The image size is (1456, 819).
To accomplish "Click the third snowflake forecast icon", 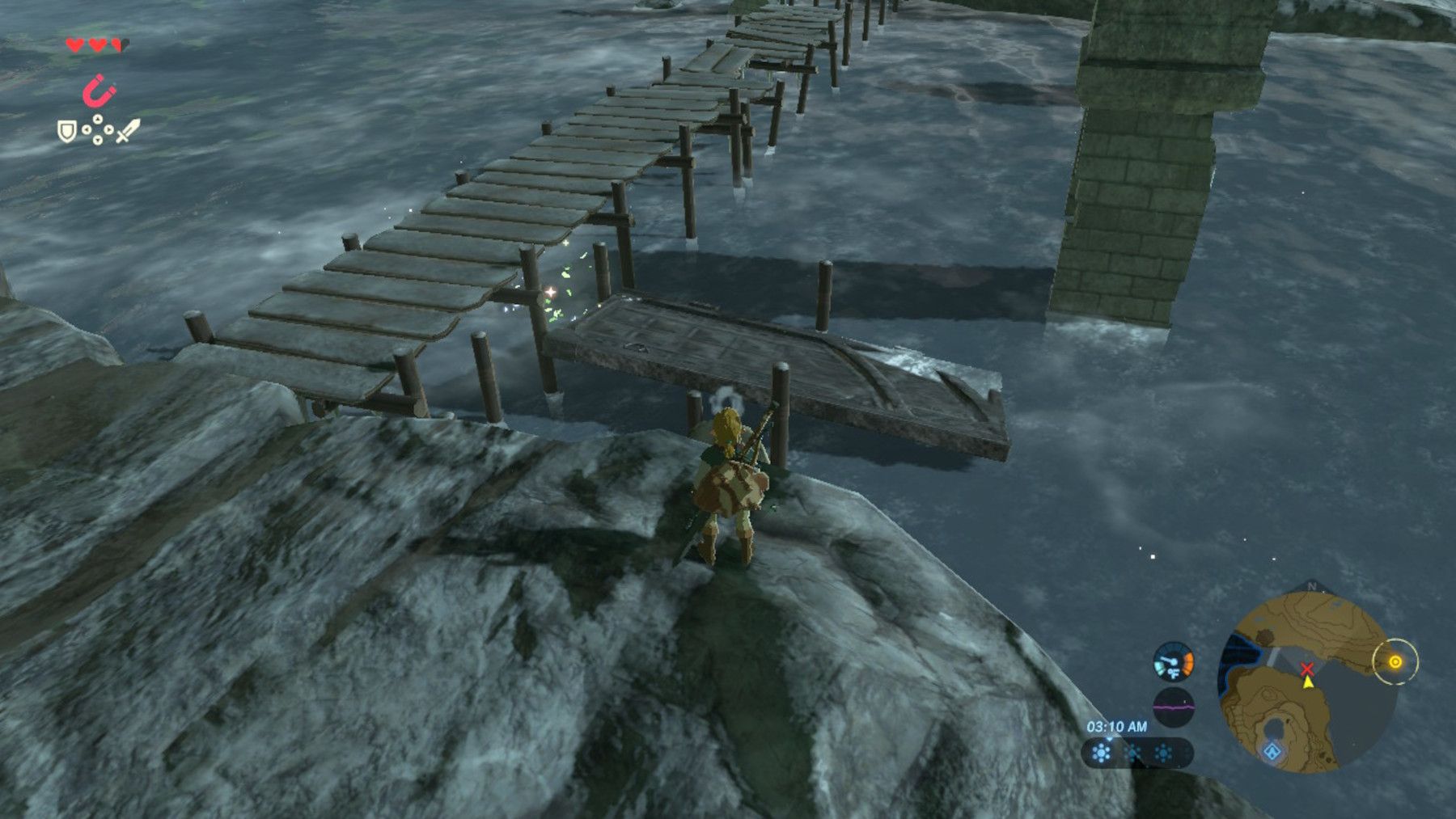I will point(1163,752).
